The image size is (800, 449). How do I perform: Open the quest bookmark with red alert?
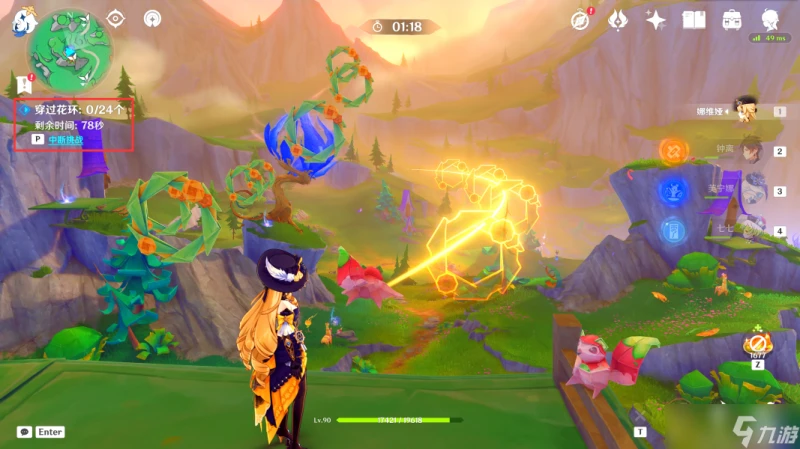[x=25, y=84]
